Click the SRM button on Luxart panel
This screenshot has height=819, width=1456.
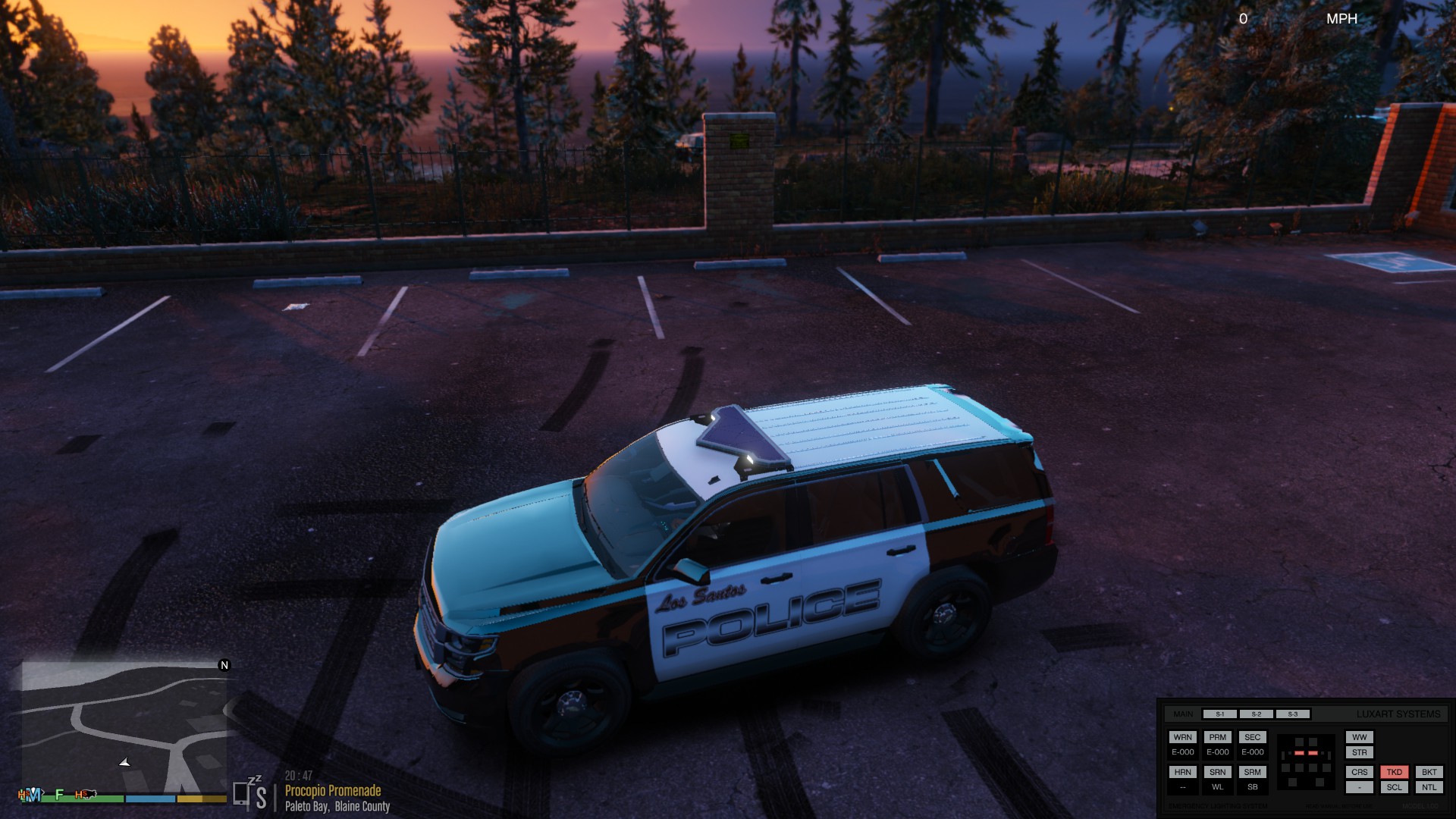[1252, 772]
